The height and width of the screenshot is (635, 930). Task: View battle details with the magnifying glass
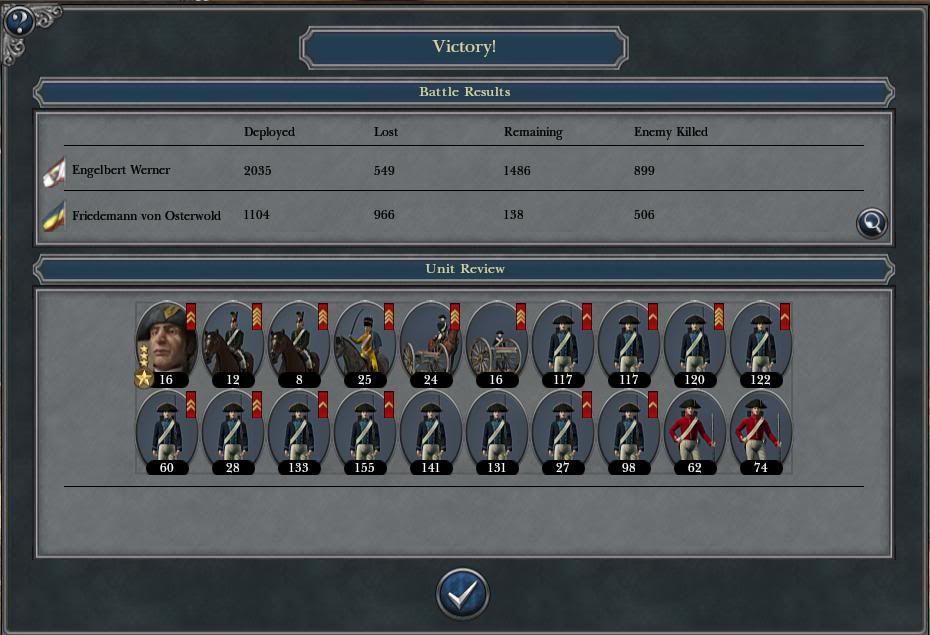point(872,223)
